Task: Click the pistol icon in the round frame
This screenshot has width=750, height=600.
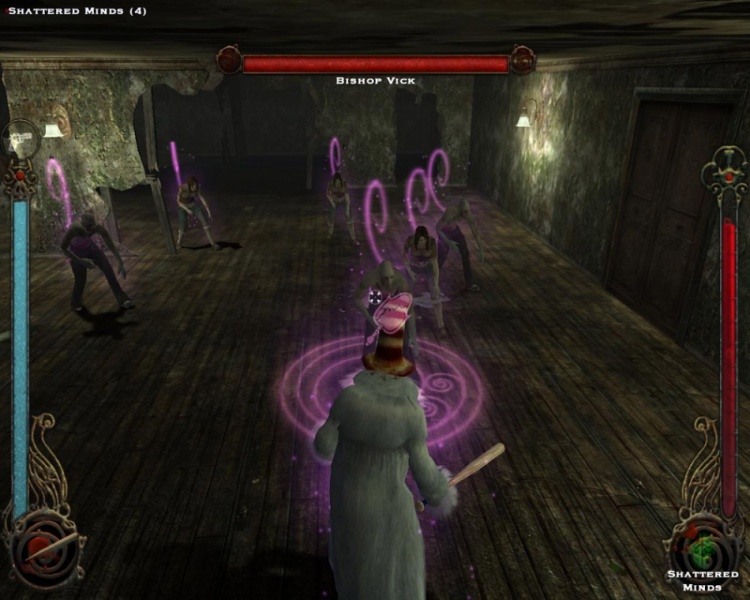Action: 20,141
